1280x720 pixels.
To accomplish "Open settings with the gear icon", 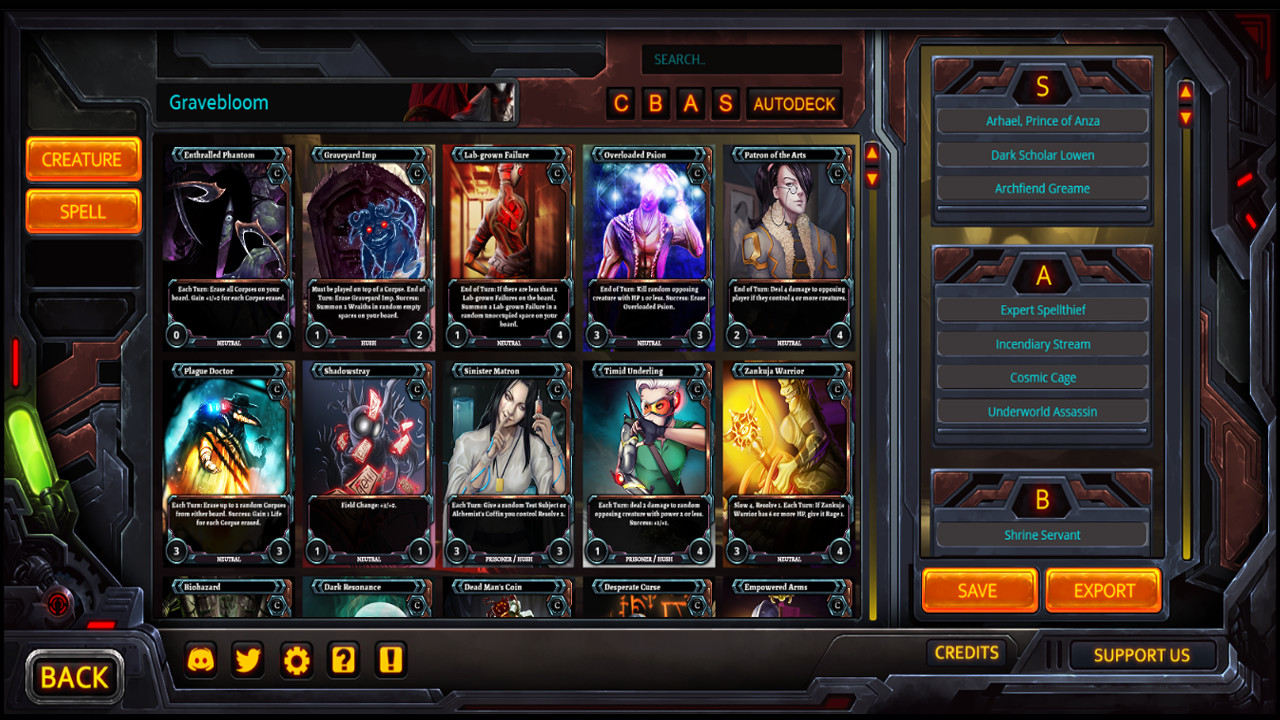I will point(297,660).
